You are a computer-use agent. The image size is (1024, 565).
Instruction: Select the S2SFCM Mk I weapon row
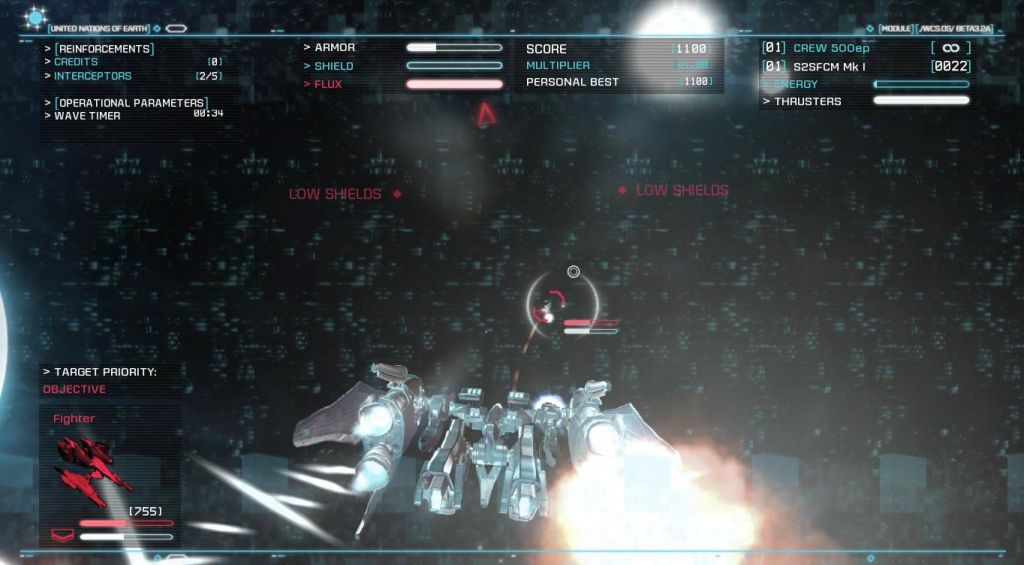tap(827, 66)
